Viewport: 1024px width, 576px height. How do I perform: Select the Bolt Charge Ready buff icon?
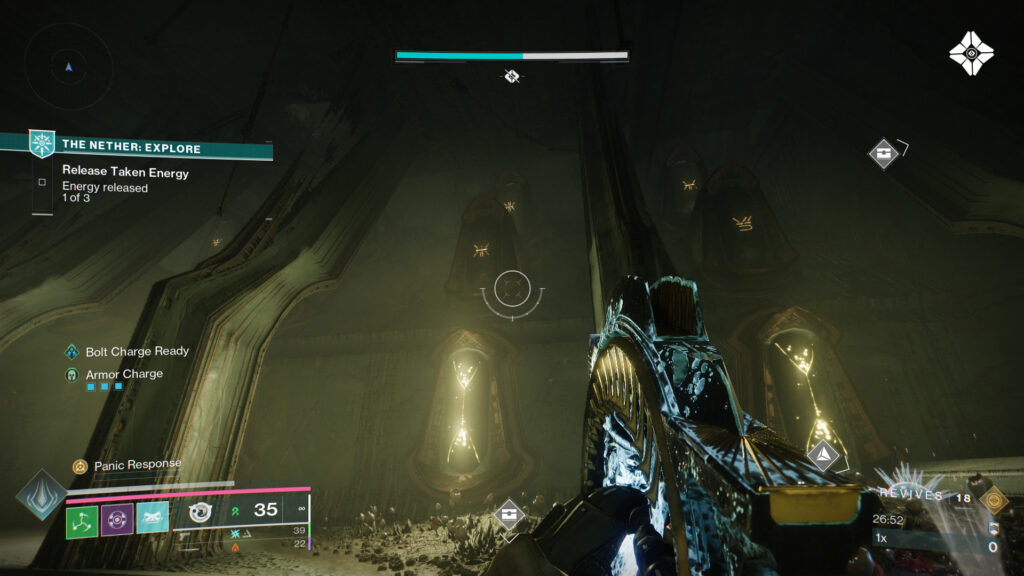point(72,352)
